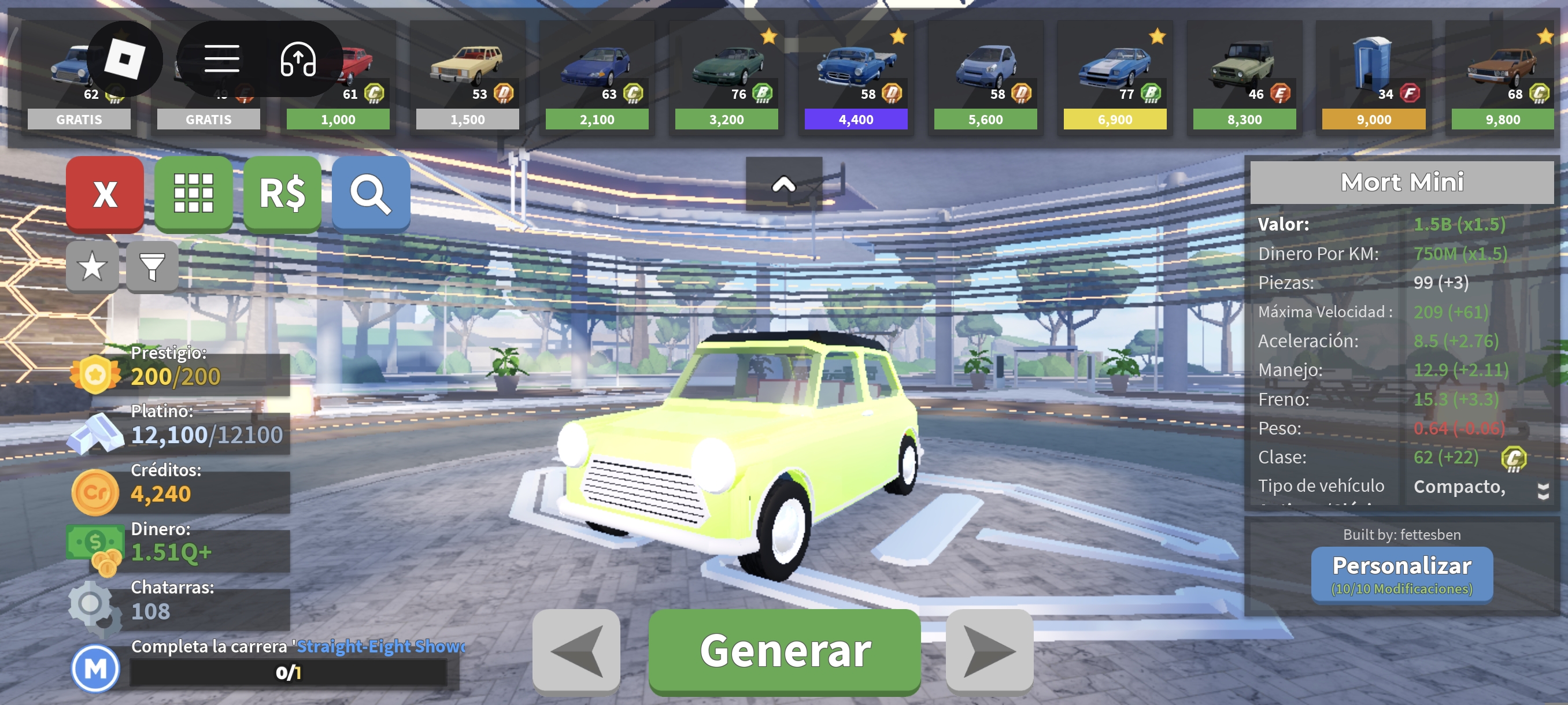Viewport: 1568px width, 705px height.
Task: Select the blue sports car priced 6,900
Action: coord(1115,76)
